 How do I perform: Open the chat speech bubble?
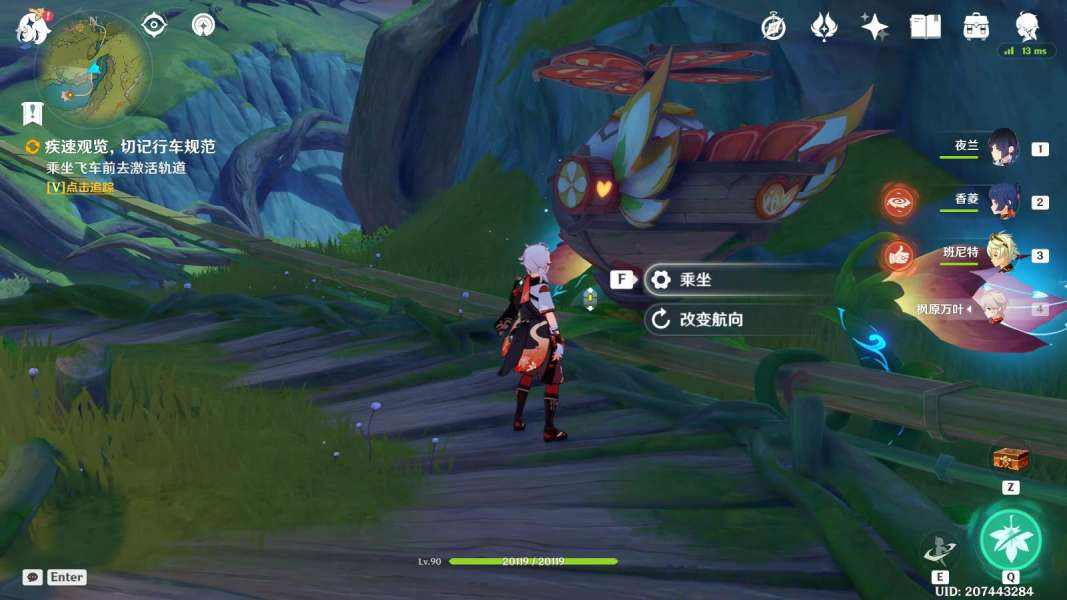coord(33,577)
